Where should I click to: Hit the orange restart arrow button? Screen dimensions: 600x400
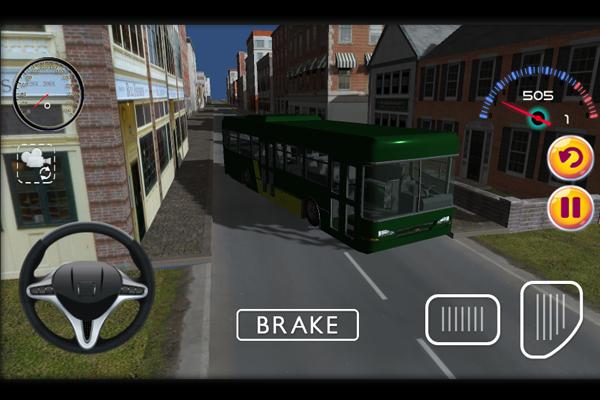coord(570,158)
